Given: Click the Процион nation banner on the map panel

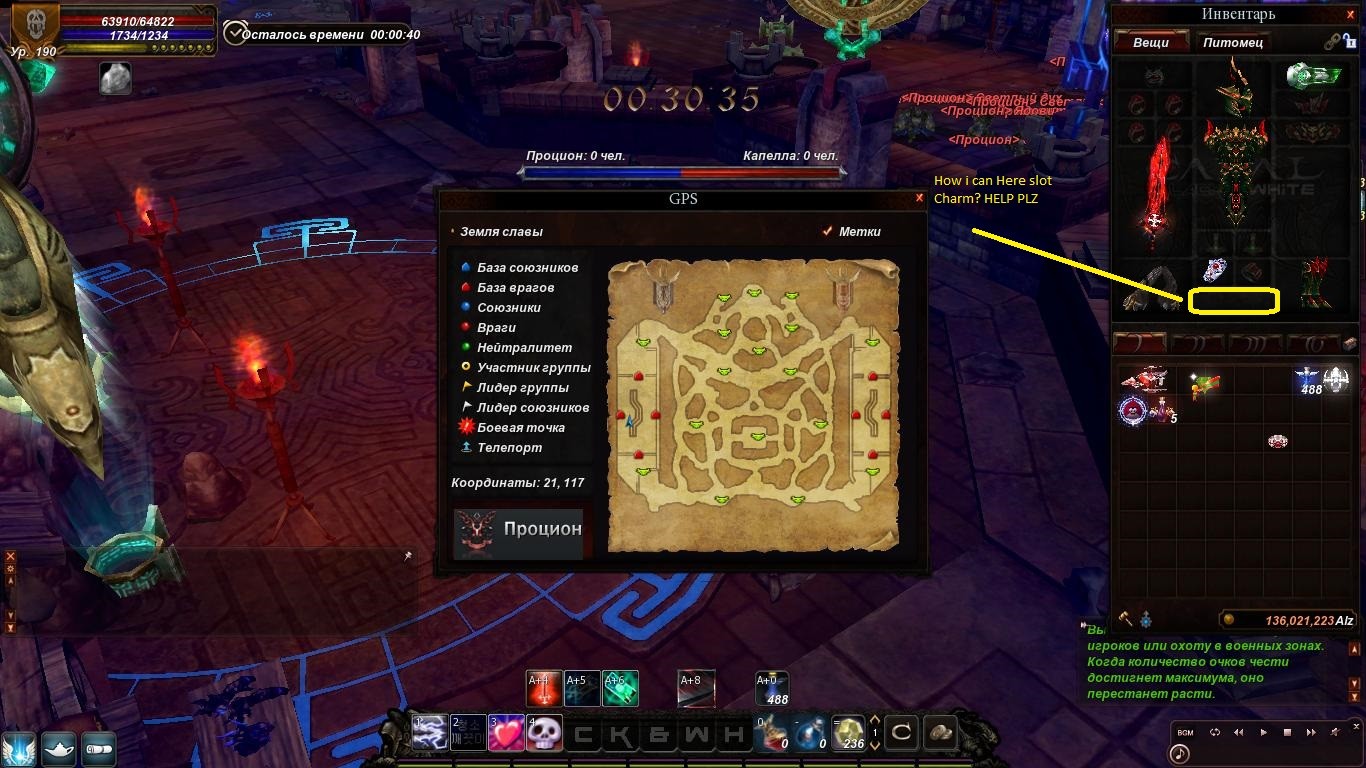Looking at the screenshot, I should [x=518, y=531].
